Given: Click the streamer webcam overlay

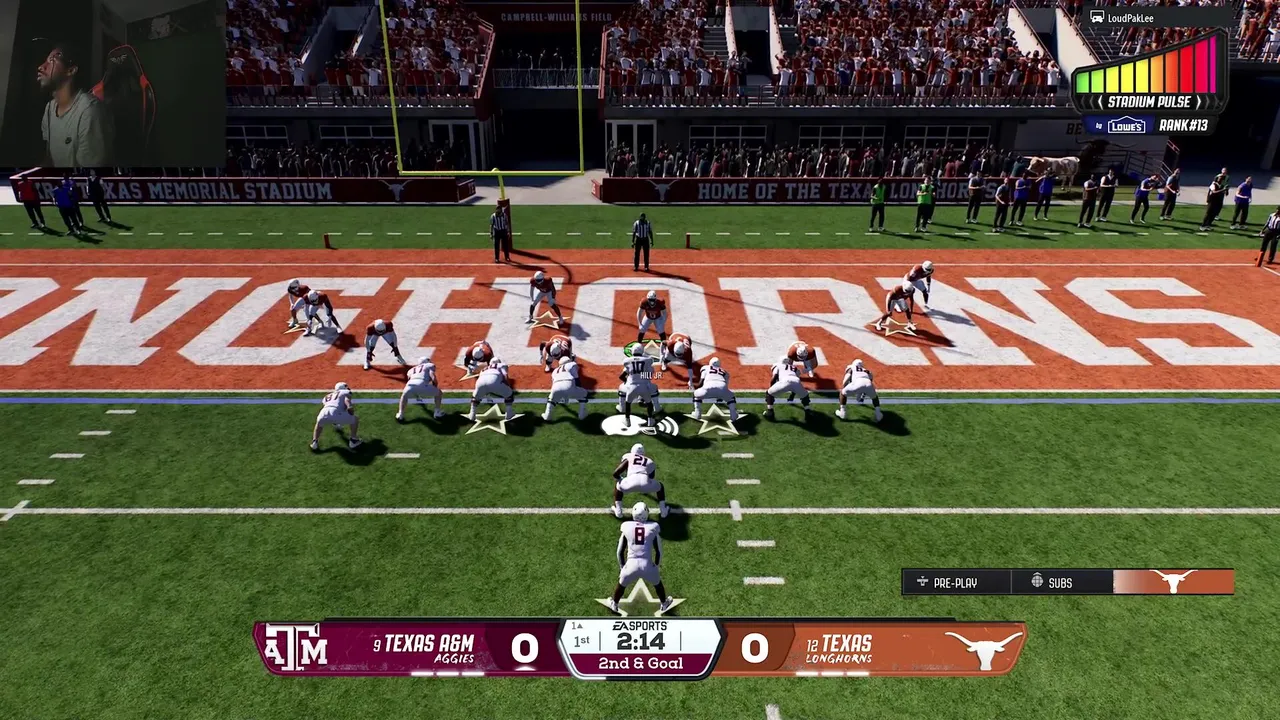Looking at the screenshot, I should pyautogui.click(x=112, y=85).
